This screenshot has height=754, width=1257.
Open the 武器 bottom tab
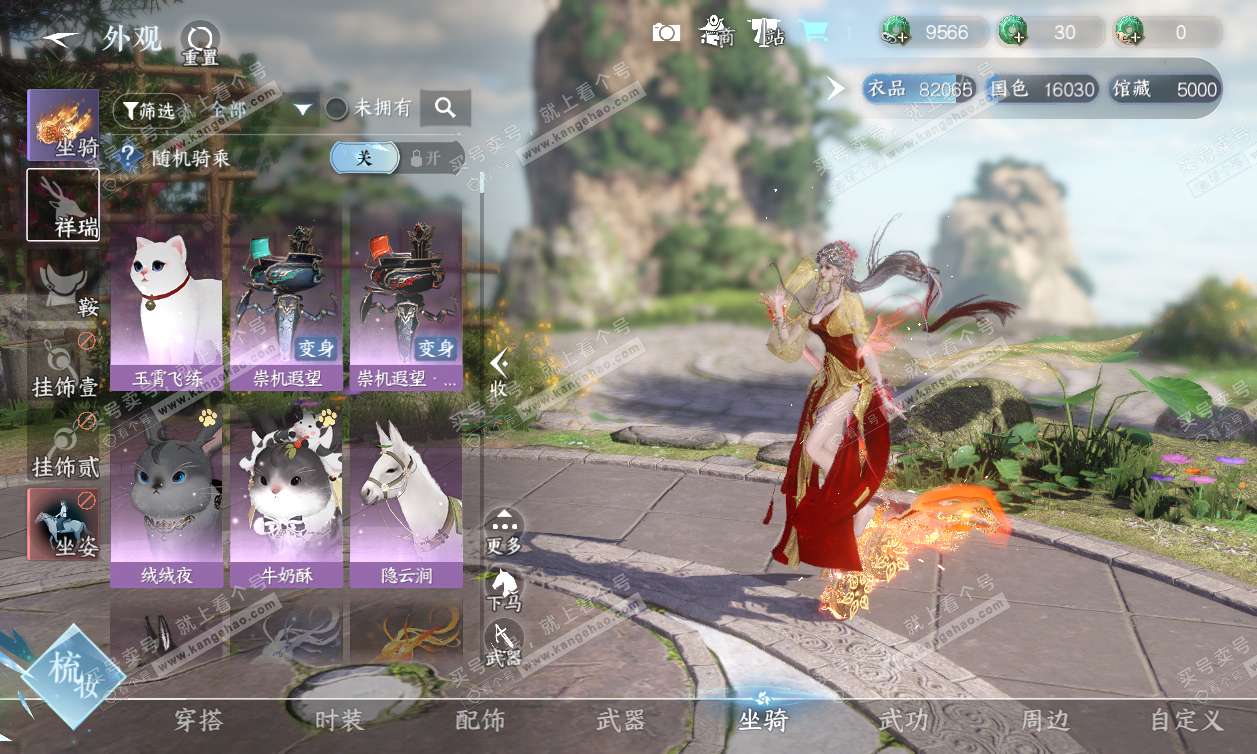620,720
